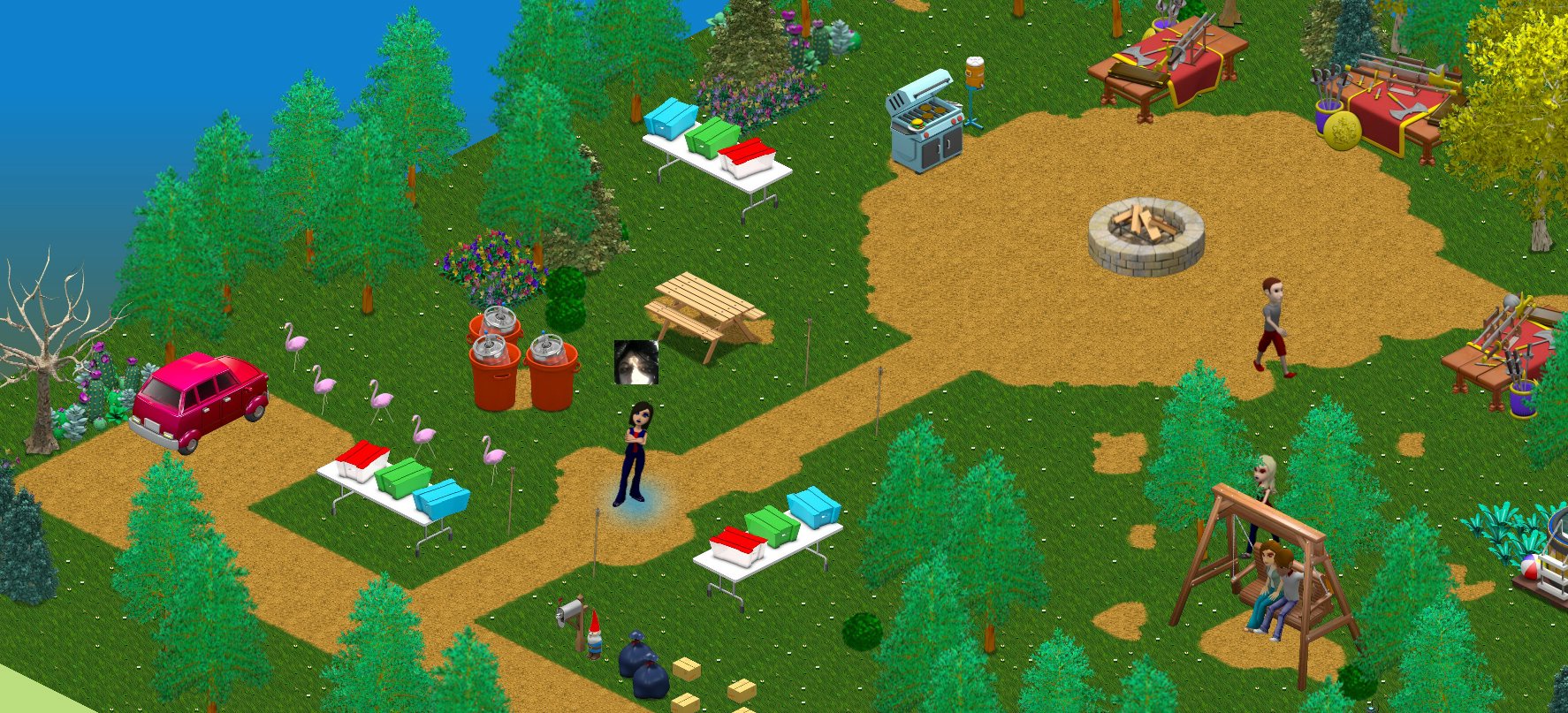Open the profile picture above the player avatar

pyautogui.click(x=636, y=362)
